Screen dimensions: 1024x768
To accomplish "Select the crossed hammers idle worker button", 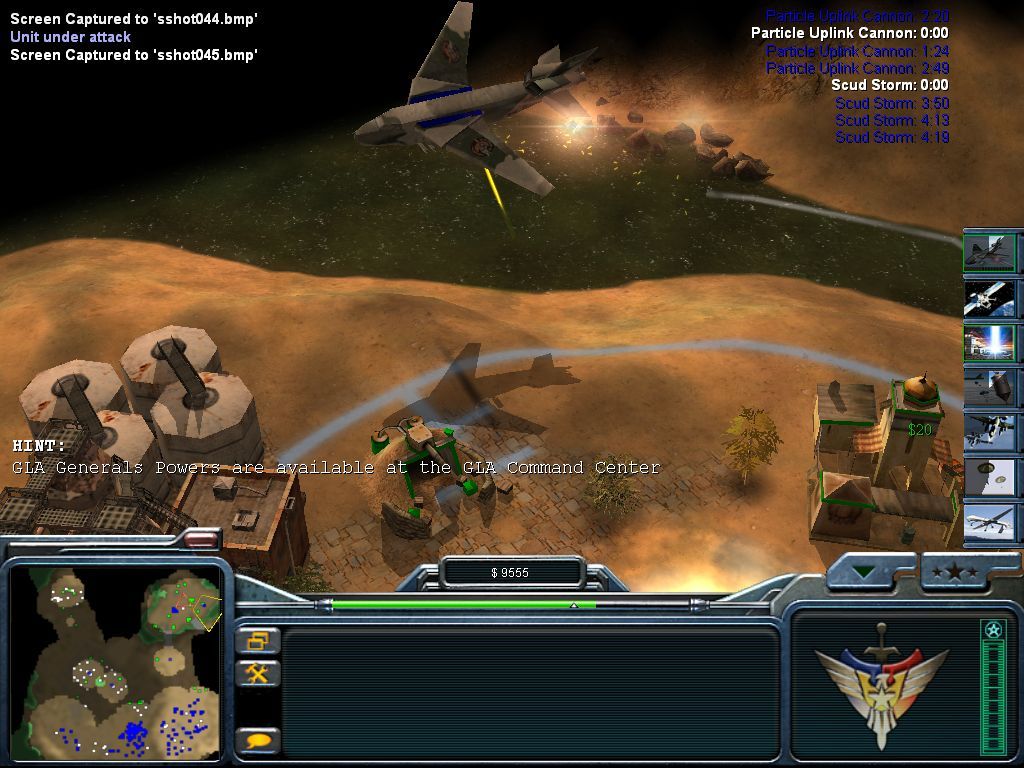I will click(258, 673).
